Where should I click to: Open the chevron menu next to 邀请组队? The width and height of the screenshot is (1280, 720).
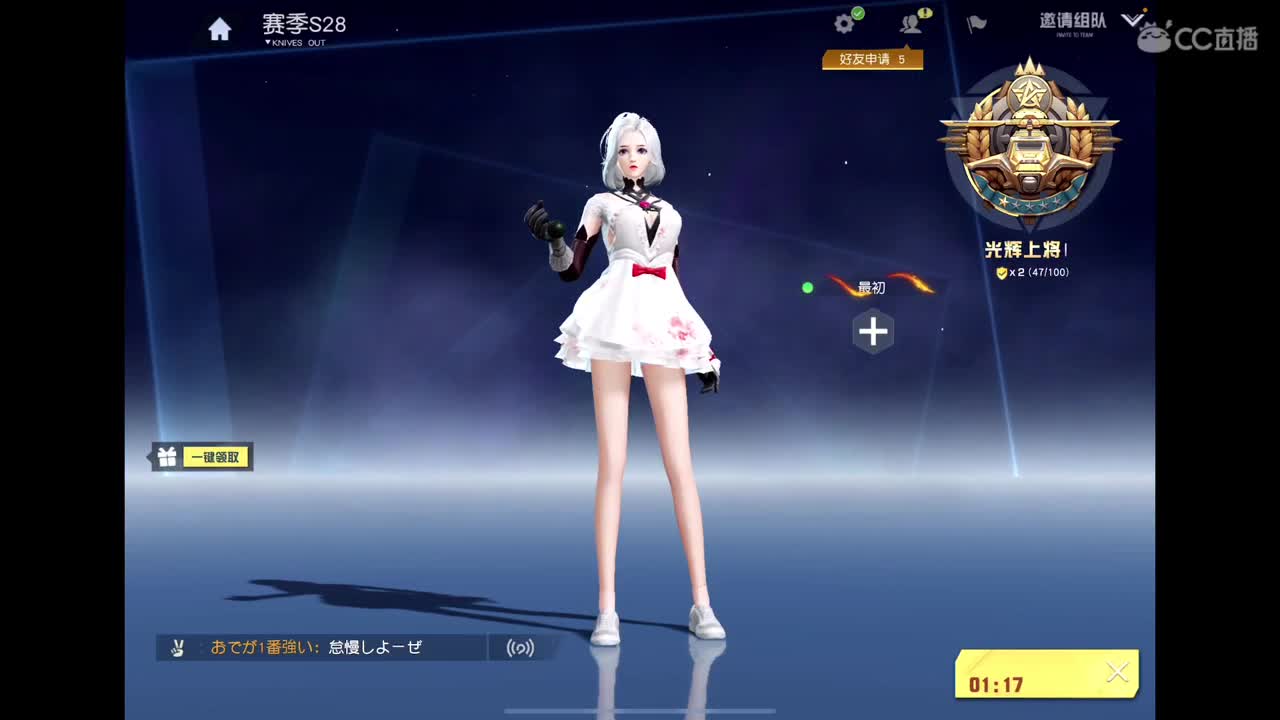pos(1131,18)
